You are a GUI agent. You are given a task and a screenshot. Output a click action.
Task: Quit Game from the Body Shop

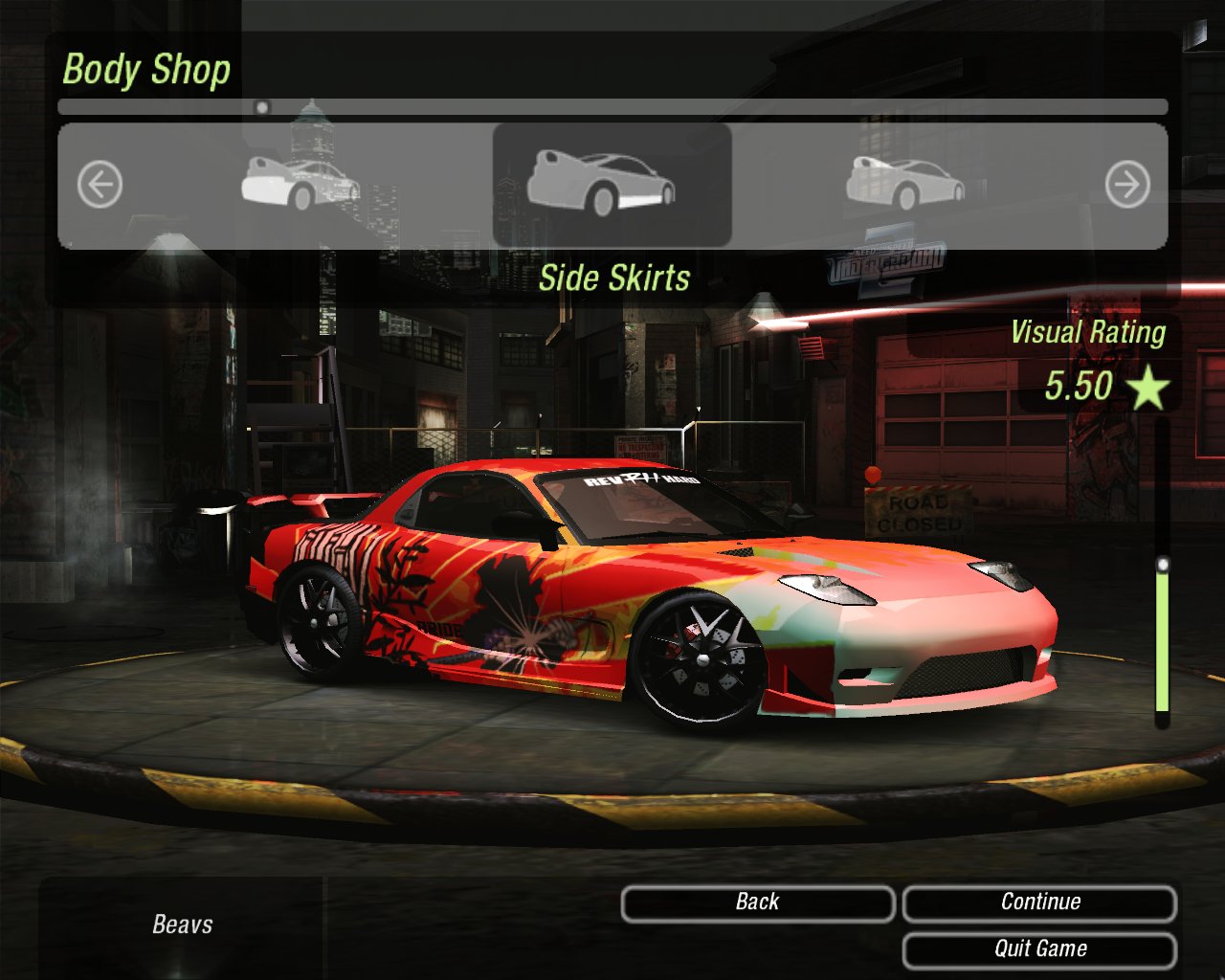coord(1039,949)
